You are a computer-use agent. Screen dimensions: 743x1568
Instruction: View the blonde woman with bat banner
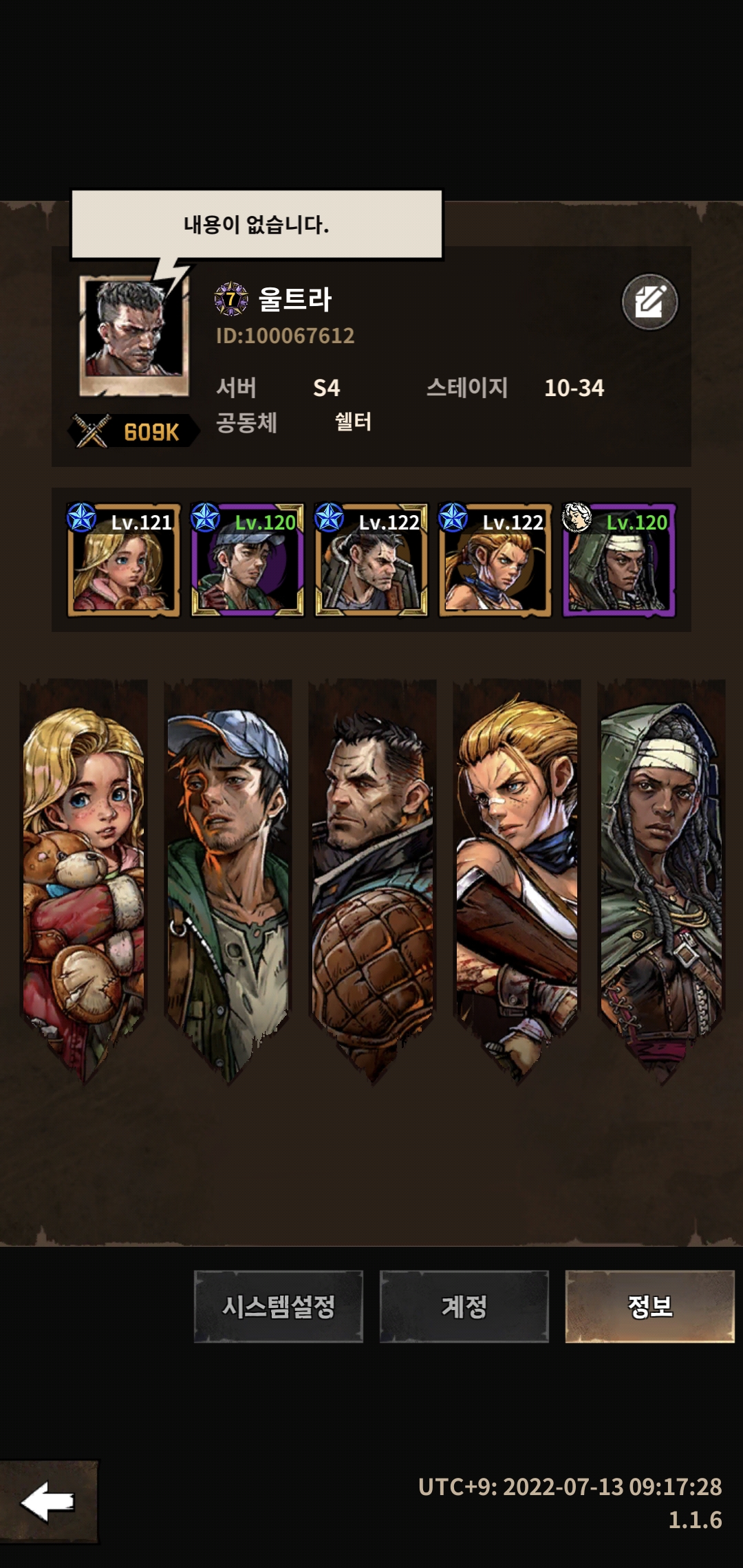pos(517,873)
